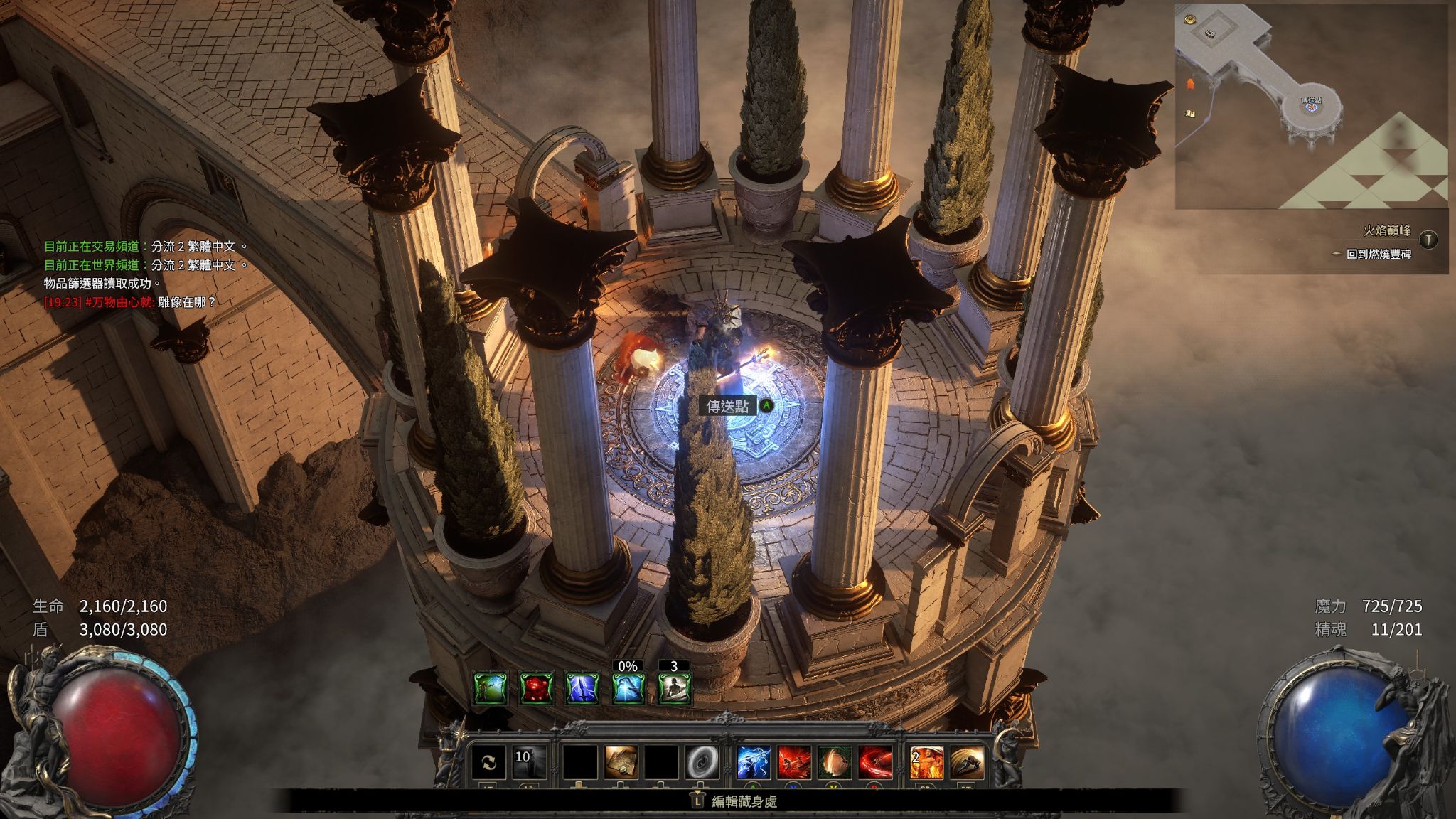Select the waypoint marker on the minimap
This screenshot has width=1456, height=819.
[1310, 102]
